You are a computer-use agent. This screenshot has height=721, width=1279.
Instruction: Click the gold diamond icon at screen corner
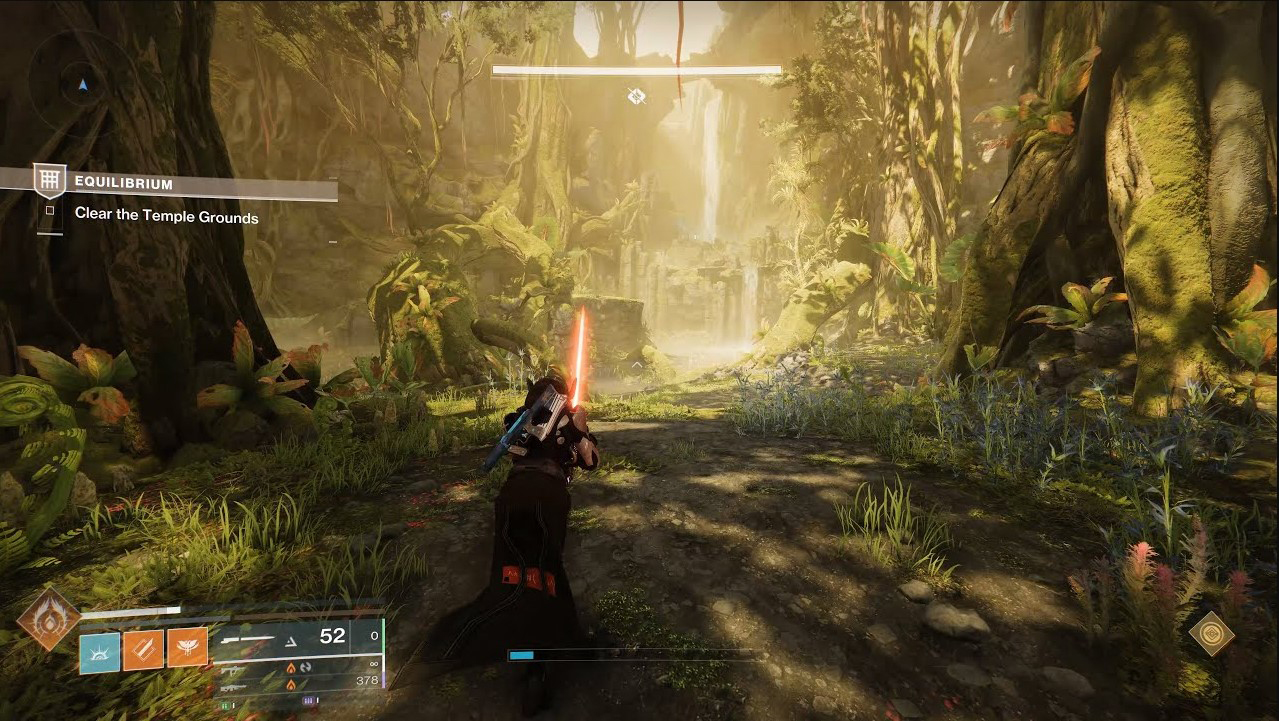(x=1211, y=633)
